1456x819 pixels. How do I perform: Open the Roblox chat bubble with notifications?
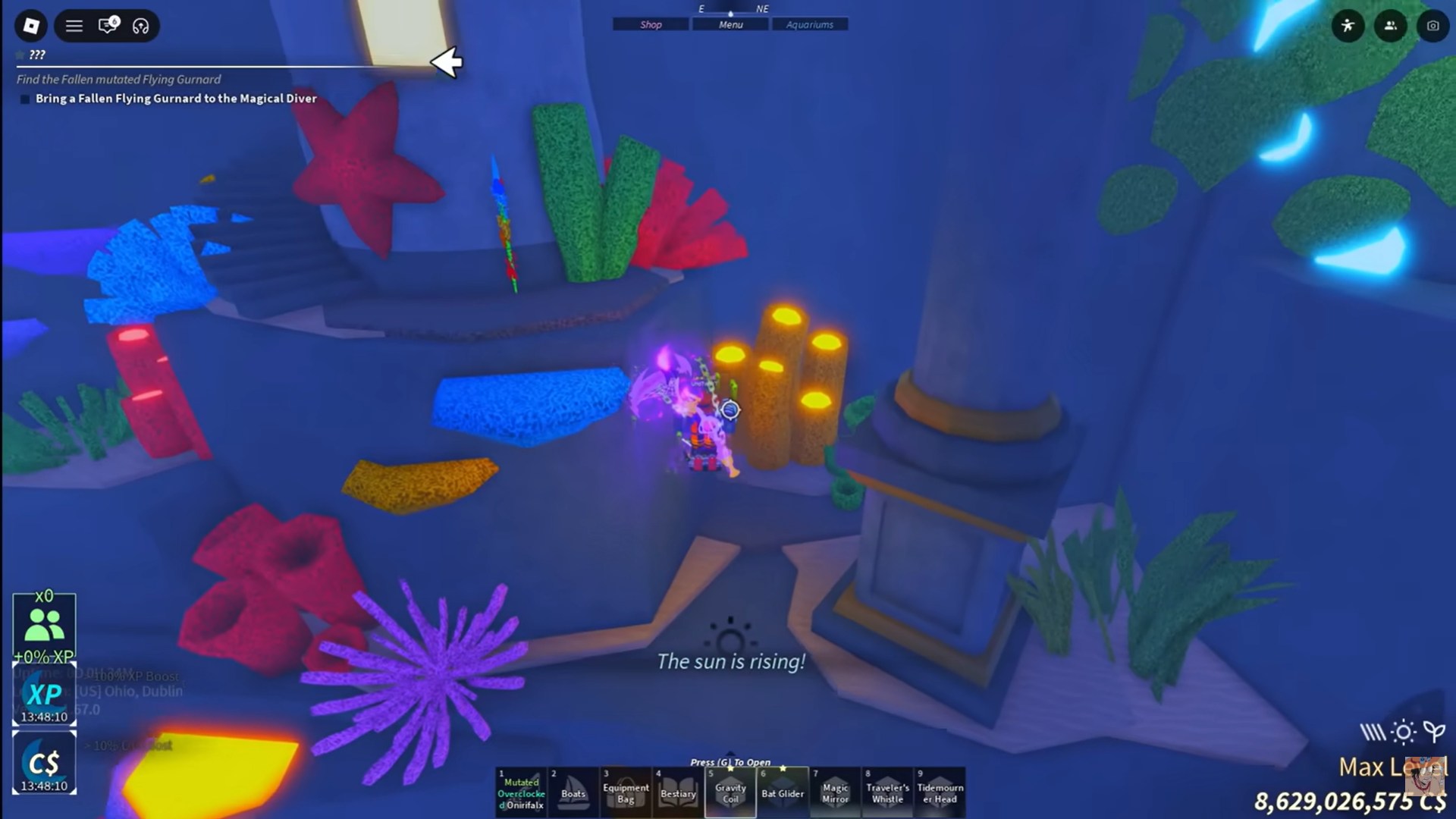[x=106, y=25]
